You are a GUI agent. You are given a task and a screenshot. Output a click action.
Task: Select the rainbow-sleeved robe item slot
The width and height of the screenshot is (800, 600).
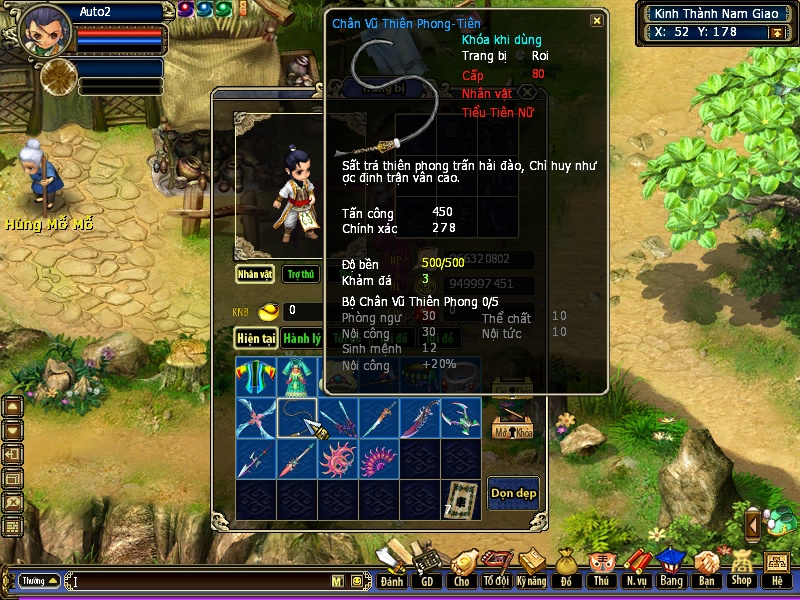(x=255, y=376)
